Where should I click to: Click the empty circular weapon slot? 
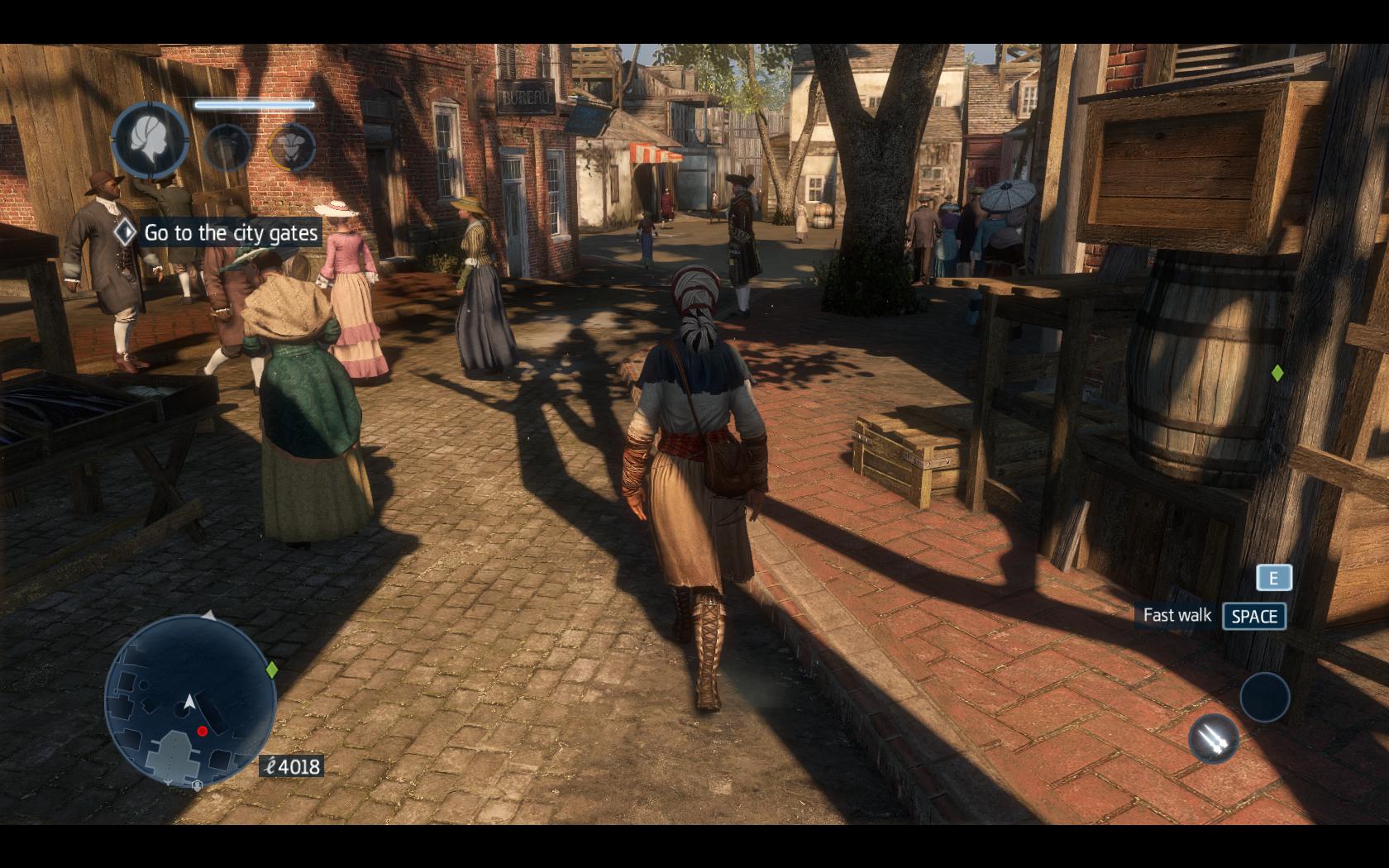(1264, 696)
